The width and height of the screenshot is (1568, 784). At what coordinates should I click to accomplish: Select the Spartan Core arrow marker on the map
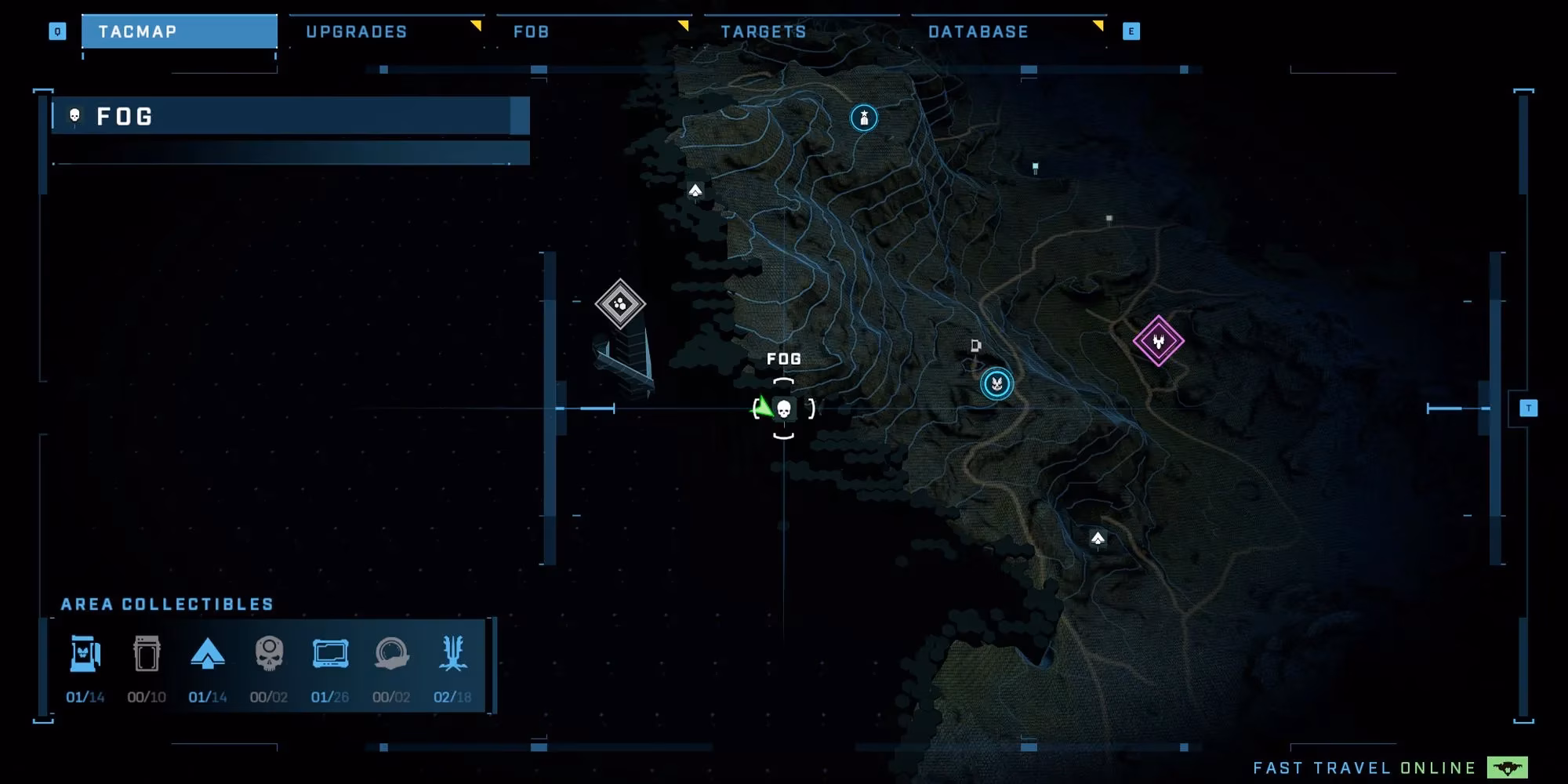(x=696, y=189)
